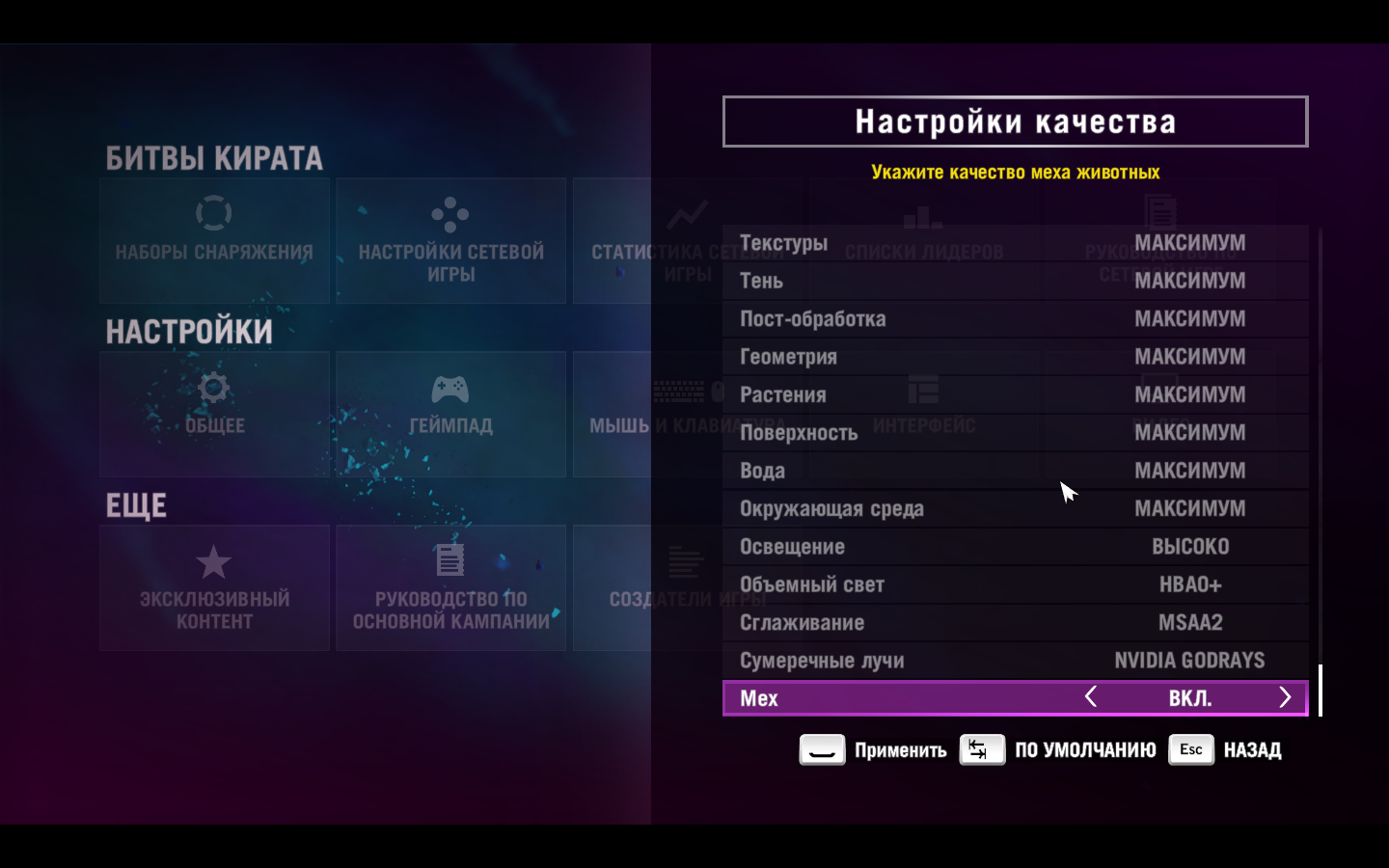The width and height of the screenshot is (1389, 868).
Task: Choose the Поверхность quality row
Action: point(1015,433)
